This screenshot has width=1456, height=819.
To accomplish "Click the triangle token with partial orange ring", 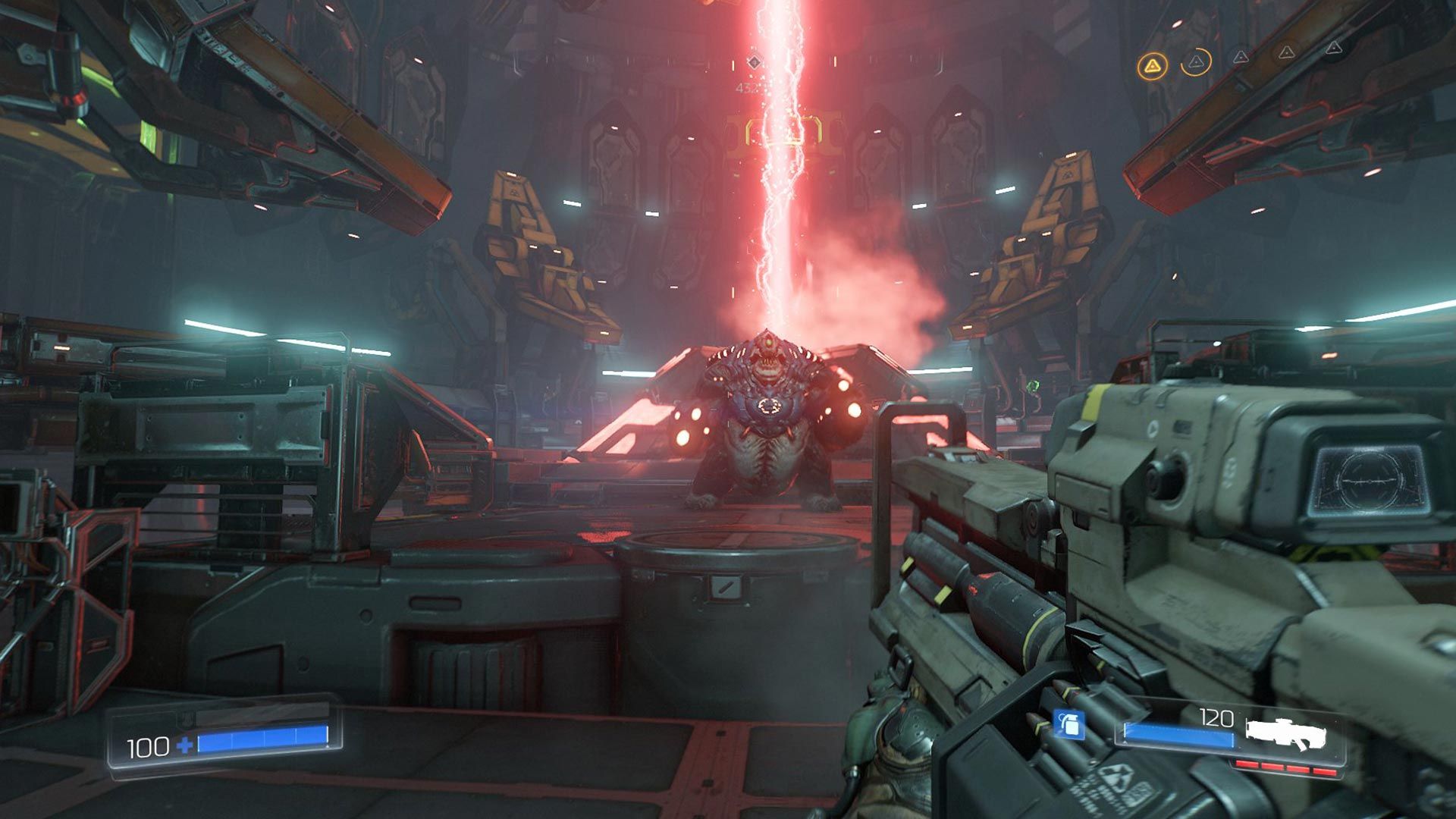I will [1196, 61].
